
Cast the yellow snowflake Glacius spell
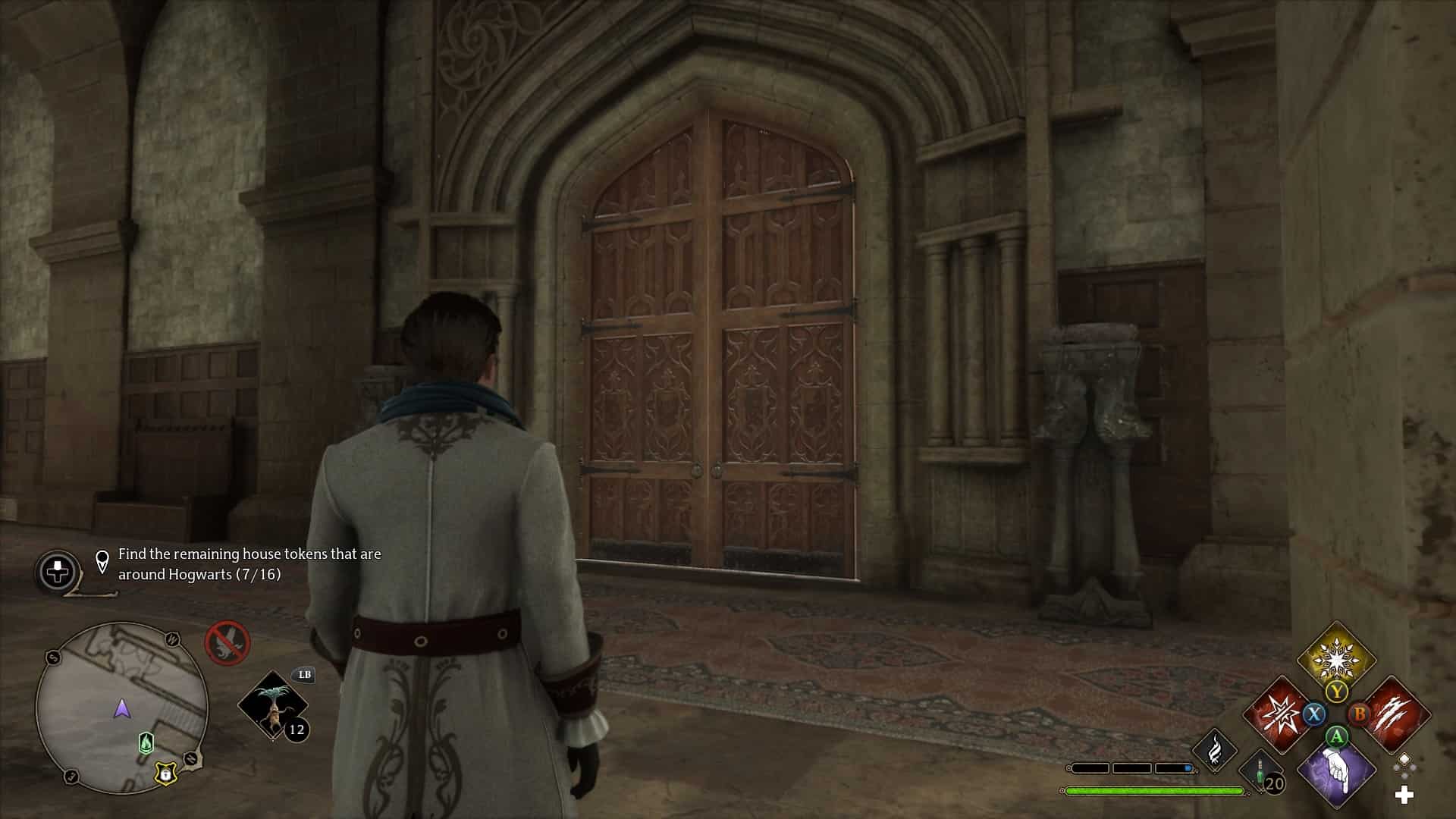click(1335, 658)
